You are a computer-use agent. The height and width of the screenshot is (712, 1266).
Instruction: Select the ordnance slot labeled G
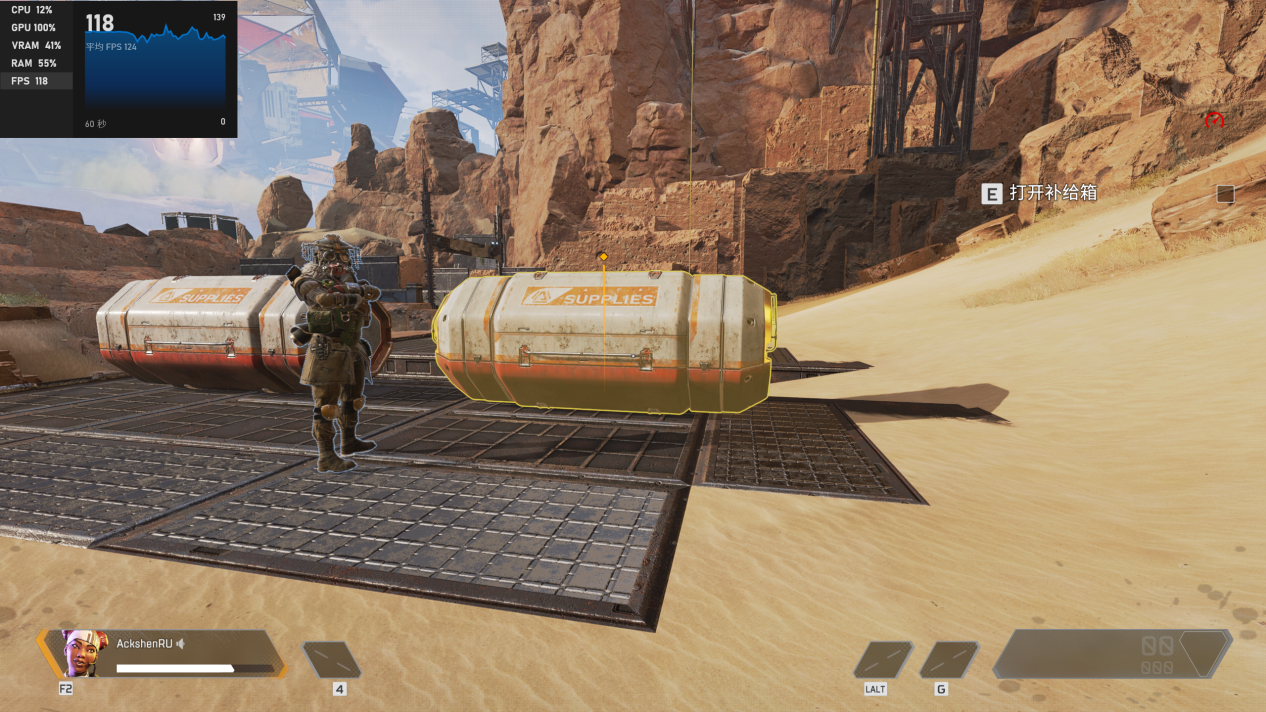click(948, 660)
